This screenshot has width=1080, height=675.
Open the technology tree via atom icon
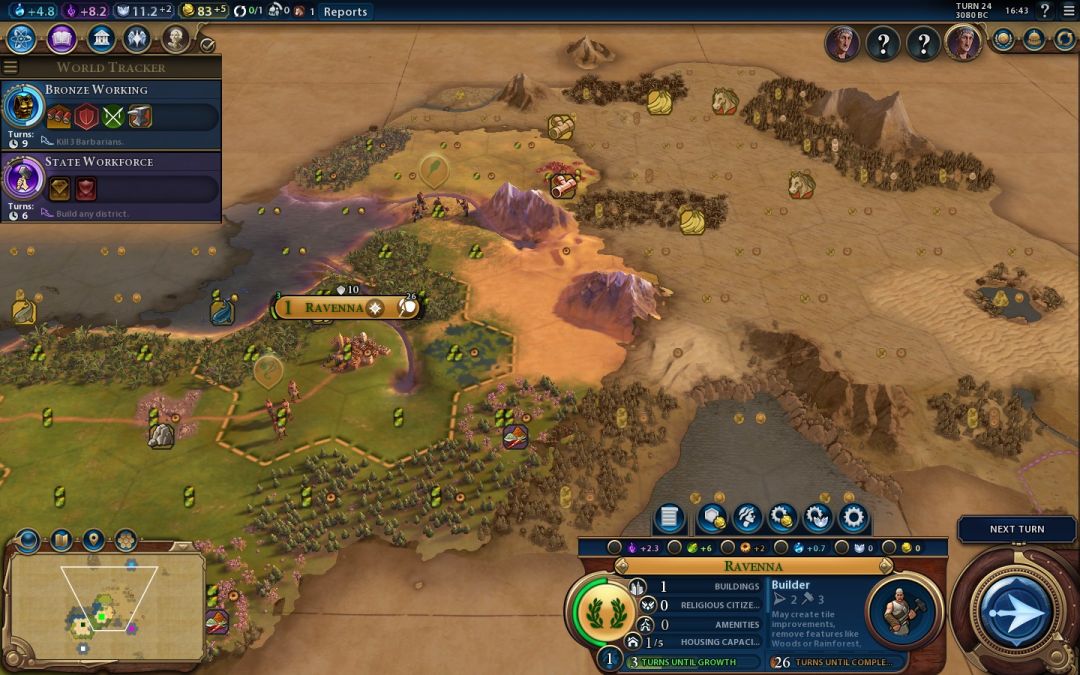pos(22,39)
